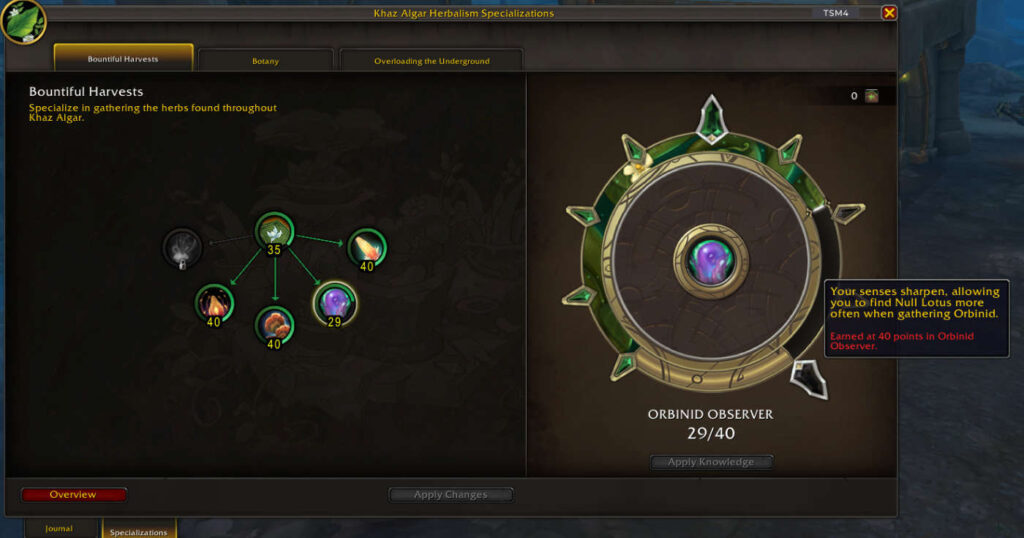
Task: Select the grey locked specialization node
Action: click(x=182, y=247)
